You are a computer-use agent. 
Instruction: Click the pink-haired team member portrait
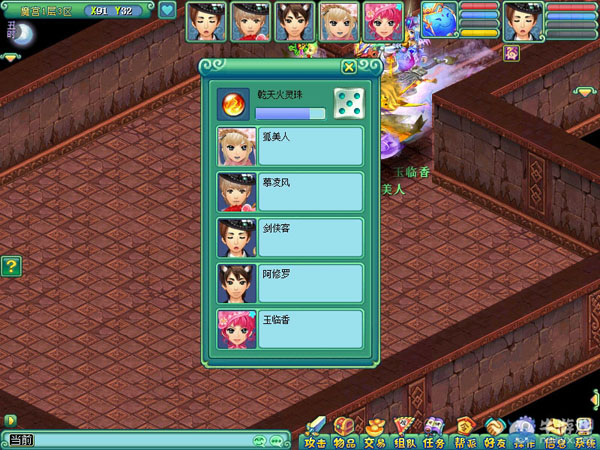click(x=382, y=21)
